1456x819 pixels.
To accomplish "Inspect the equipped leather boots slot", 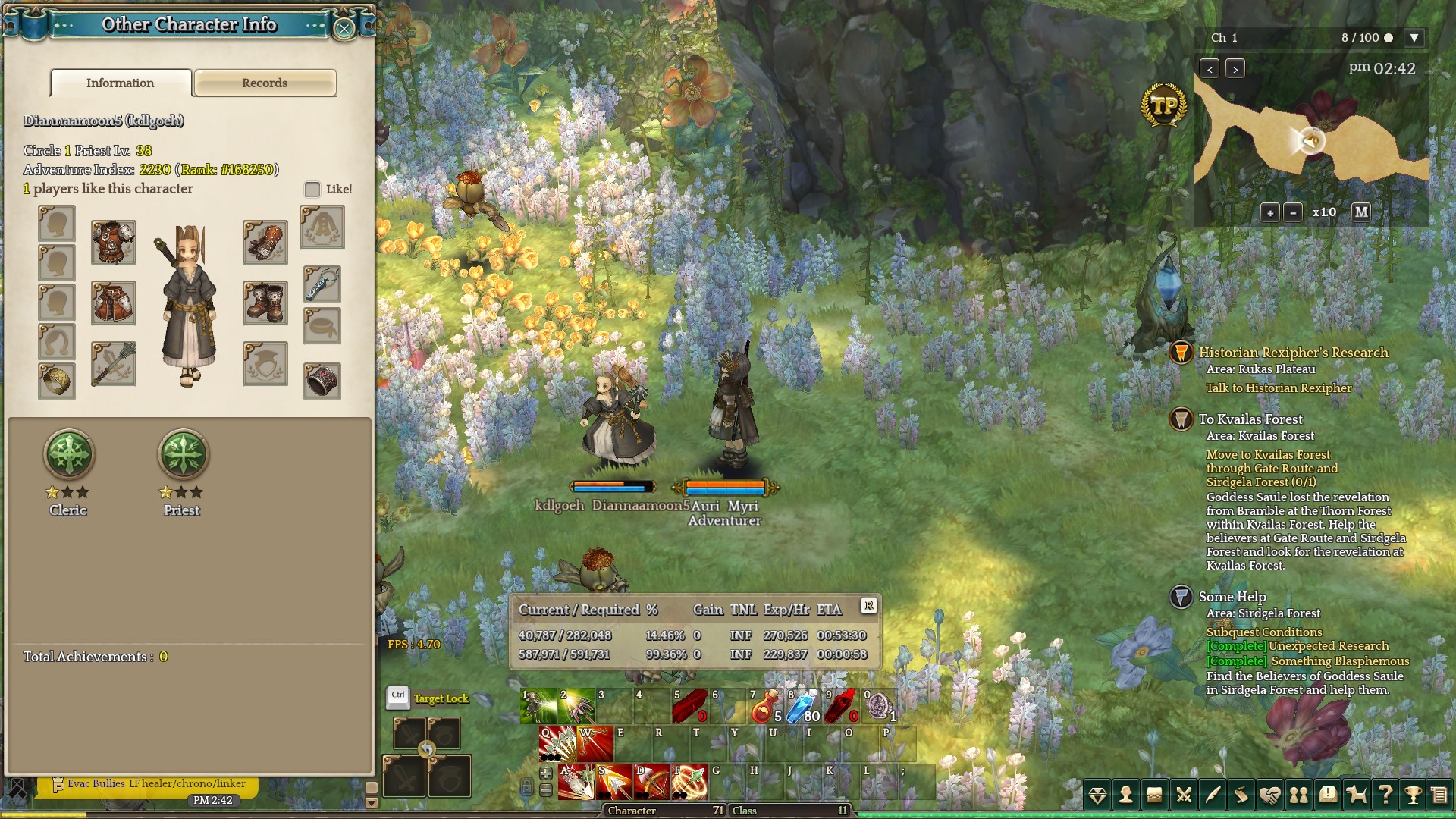I will (265, 303).
